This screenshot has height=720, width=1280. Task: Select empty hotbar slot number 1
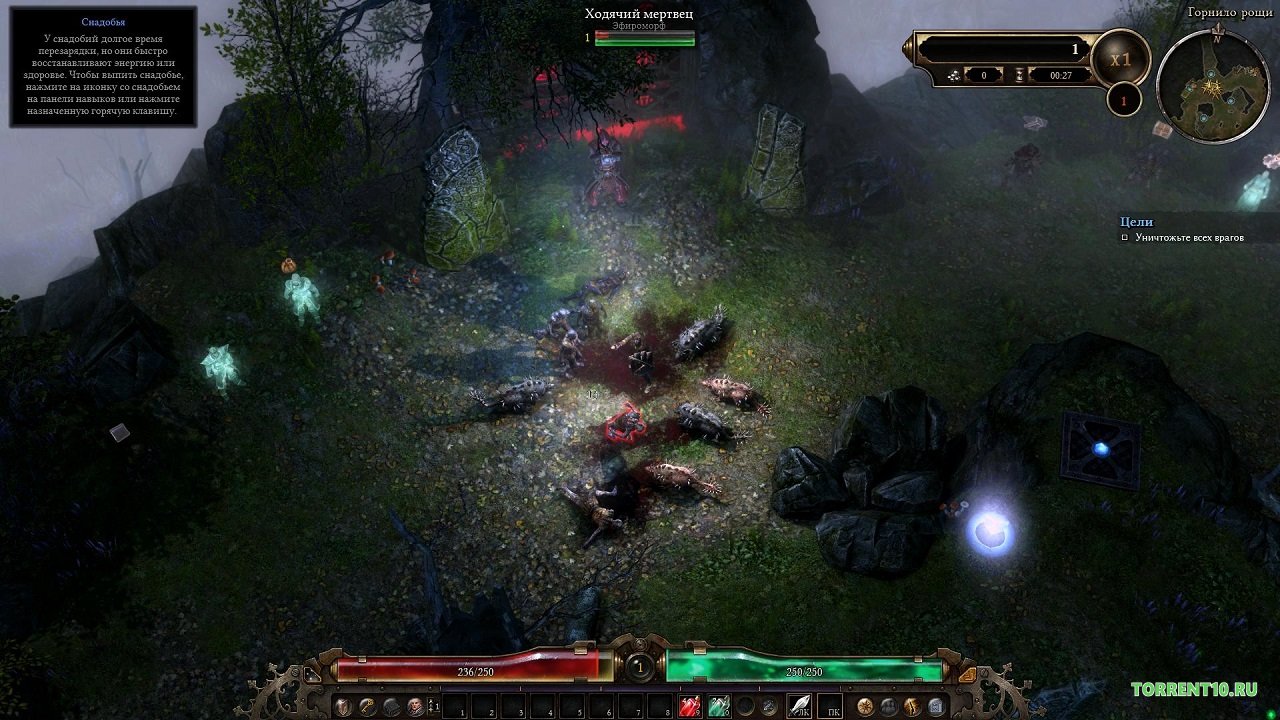click(x=455, y=707)
